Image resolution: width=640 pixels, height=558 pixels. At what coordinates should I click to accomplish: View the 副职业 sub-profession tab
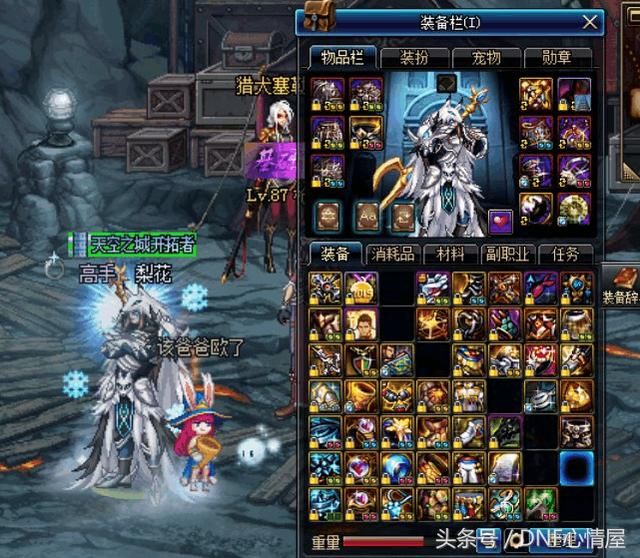point(507,254)
